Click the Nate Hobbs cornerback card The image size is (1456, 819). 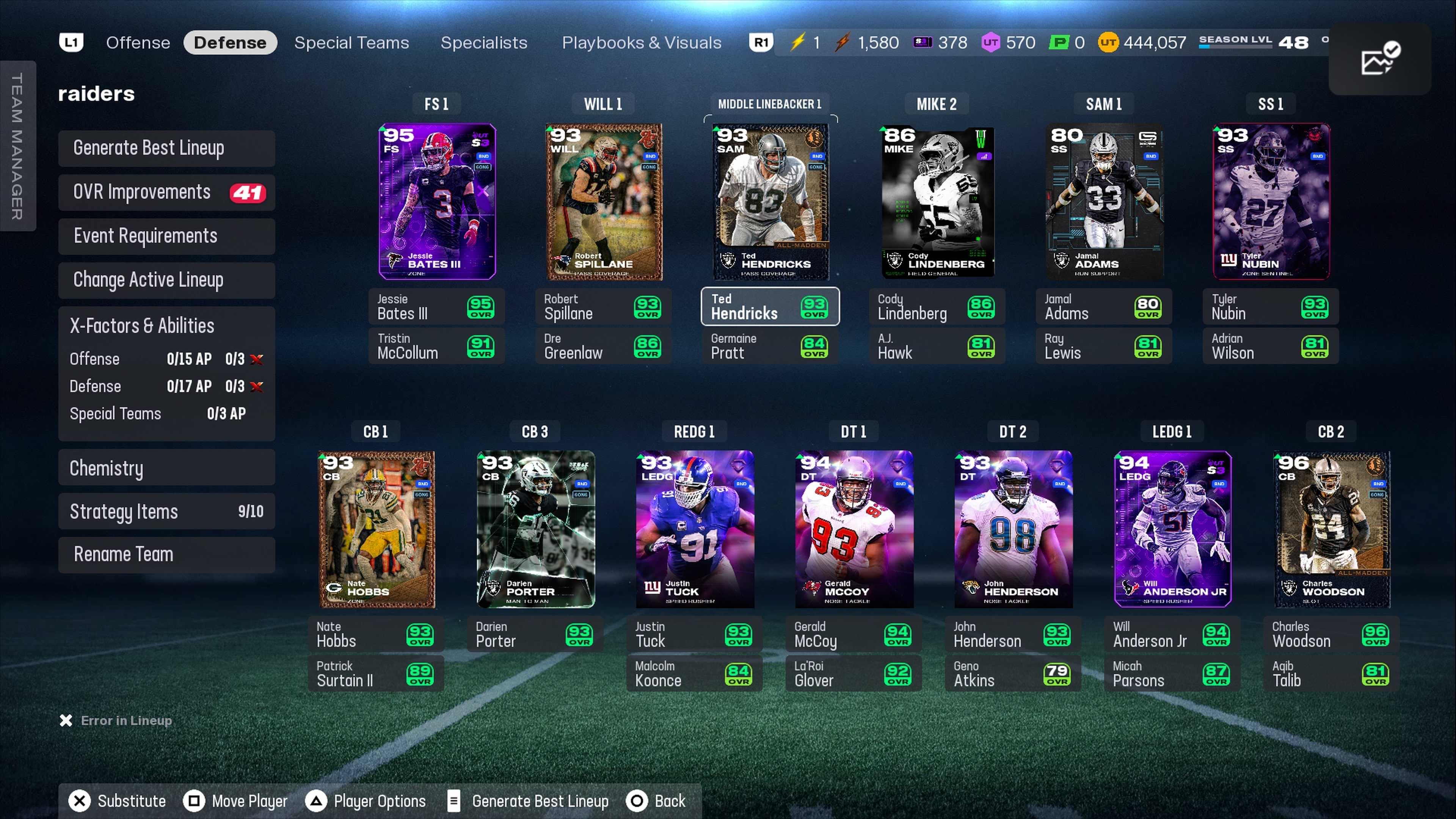coord(376,529)
